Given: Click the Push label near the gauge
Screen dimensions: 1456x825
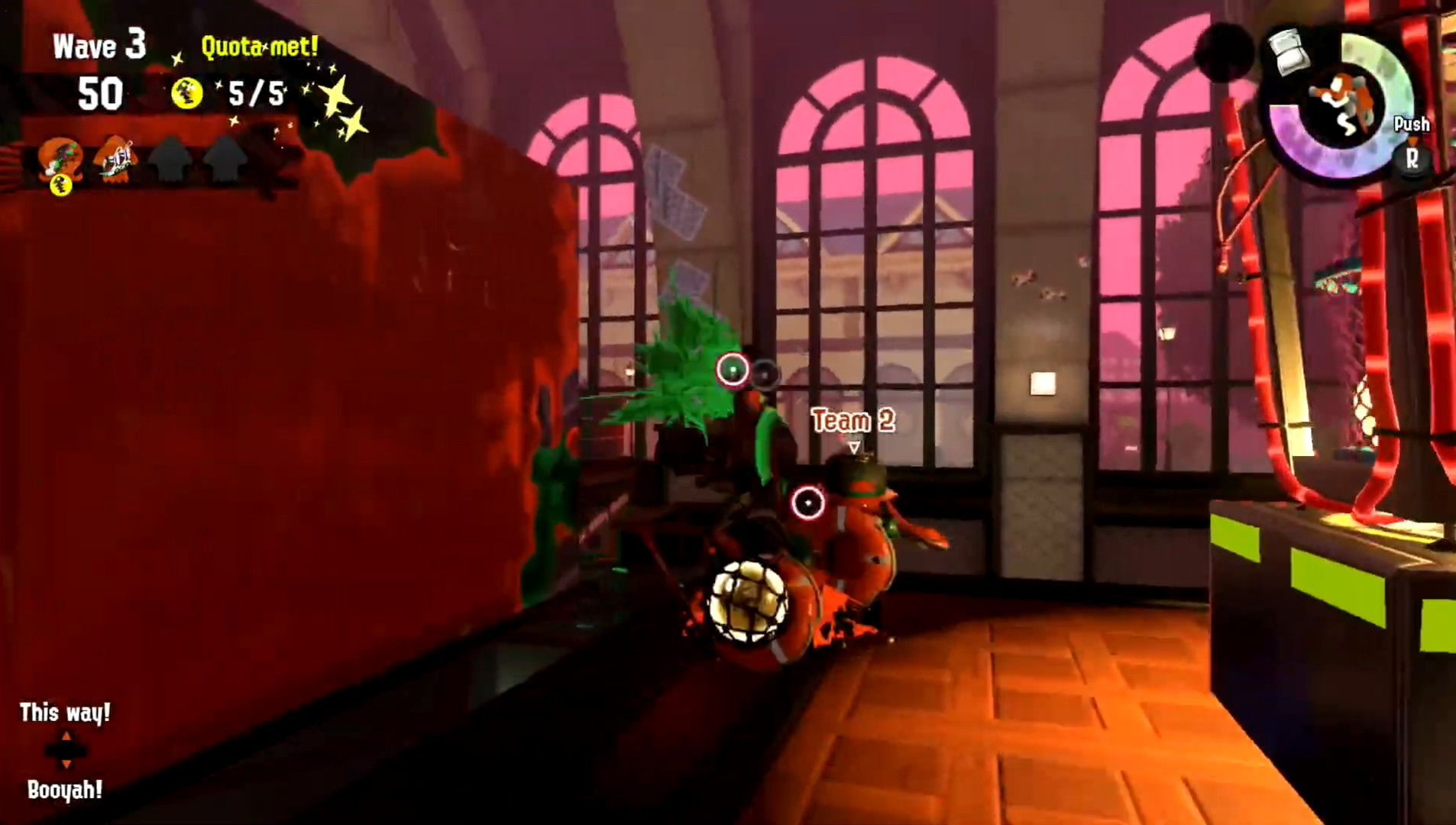Looking at the screenshot, I should 1410,124.
